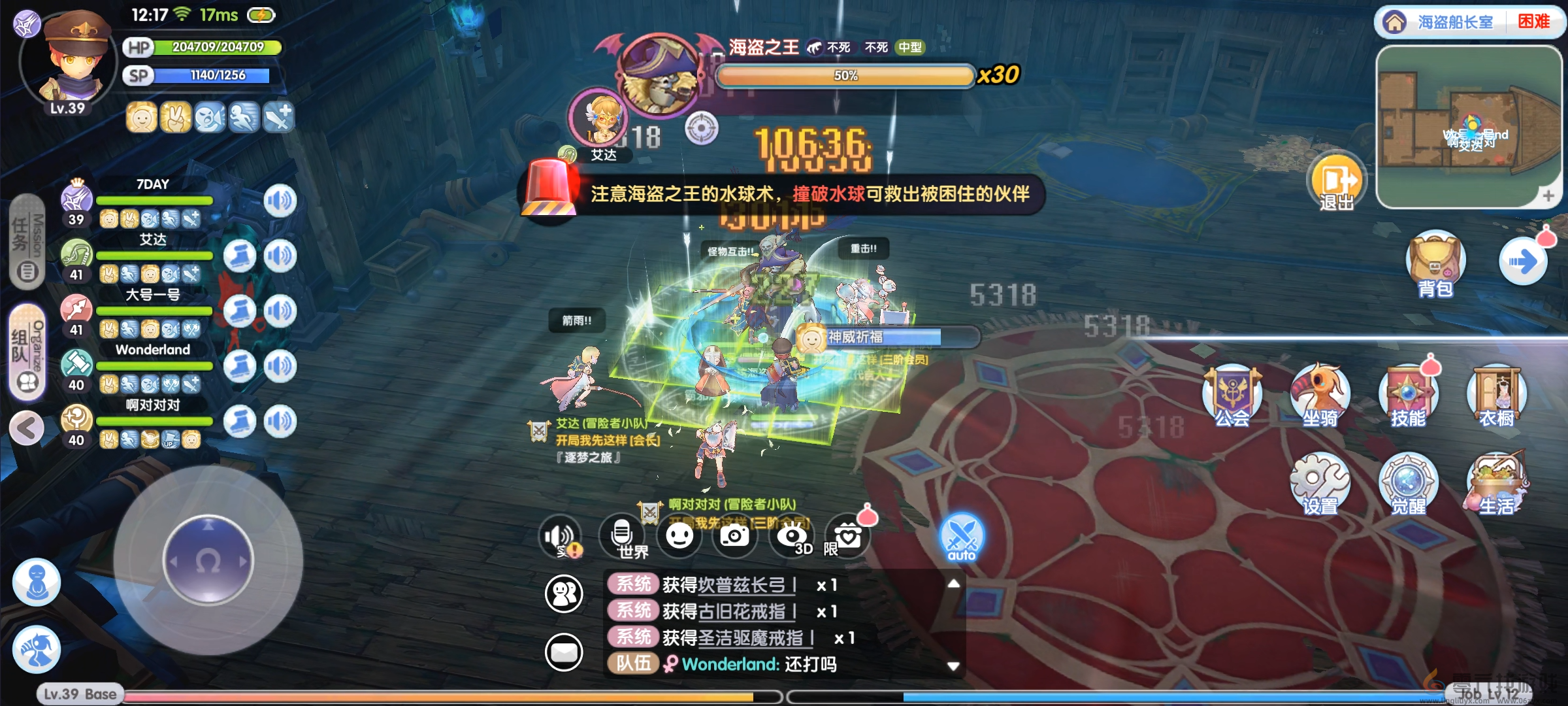Viewport: 1568px width, 706px height.
Task: Toggle the auto battle button
Action: pos(961,537)
